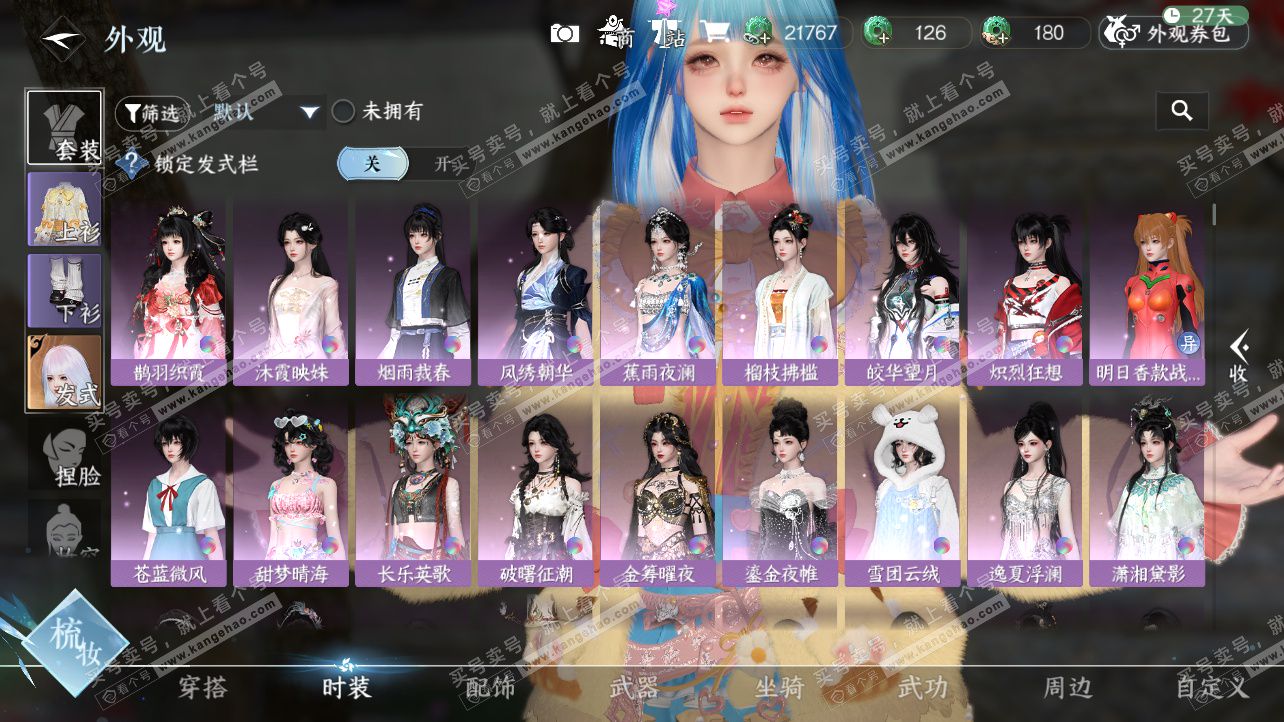Switch to the 坐骑 mount tab
The height and width of the screenshot is (722, 1284).
(778, 688)
